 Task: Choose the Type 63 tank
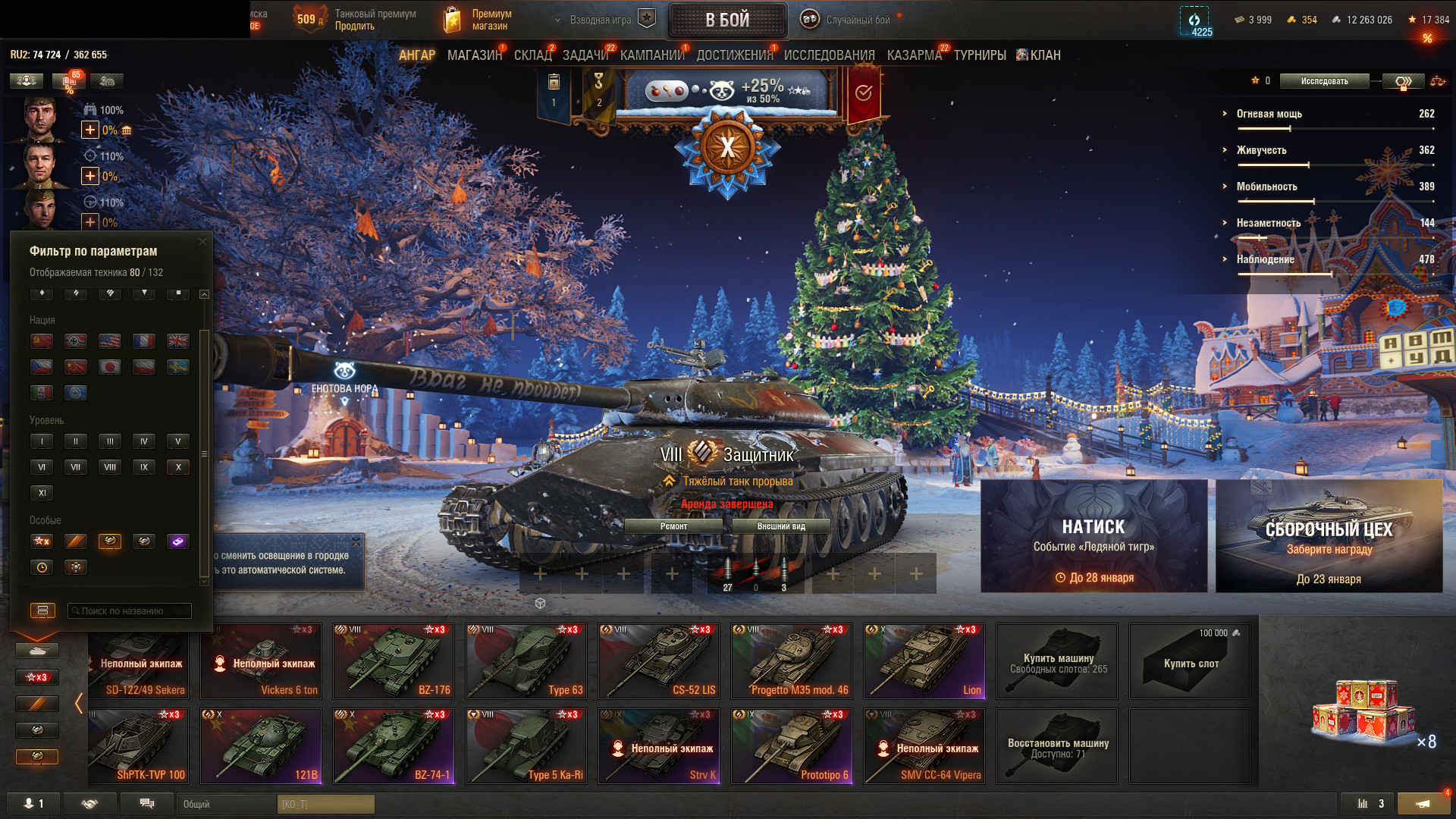526,661
